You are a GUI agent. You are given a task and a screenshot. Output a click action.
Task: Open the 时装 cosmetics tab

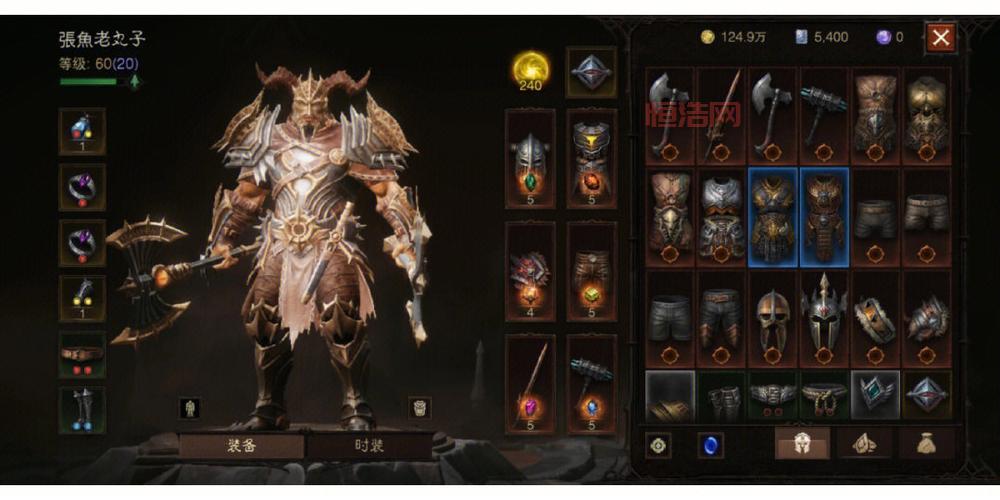pyautogui.click(x=369, y=446)
